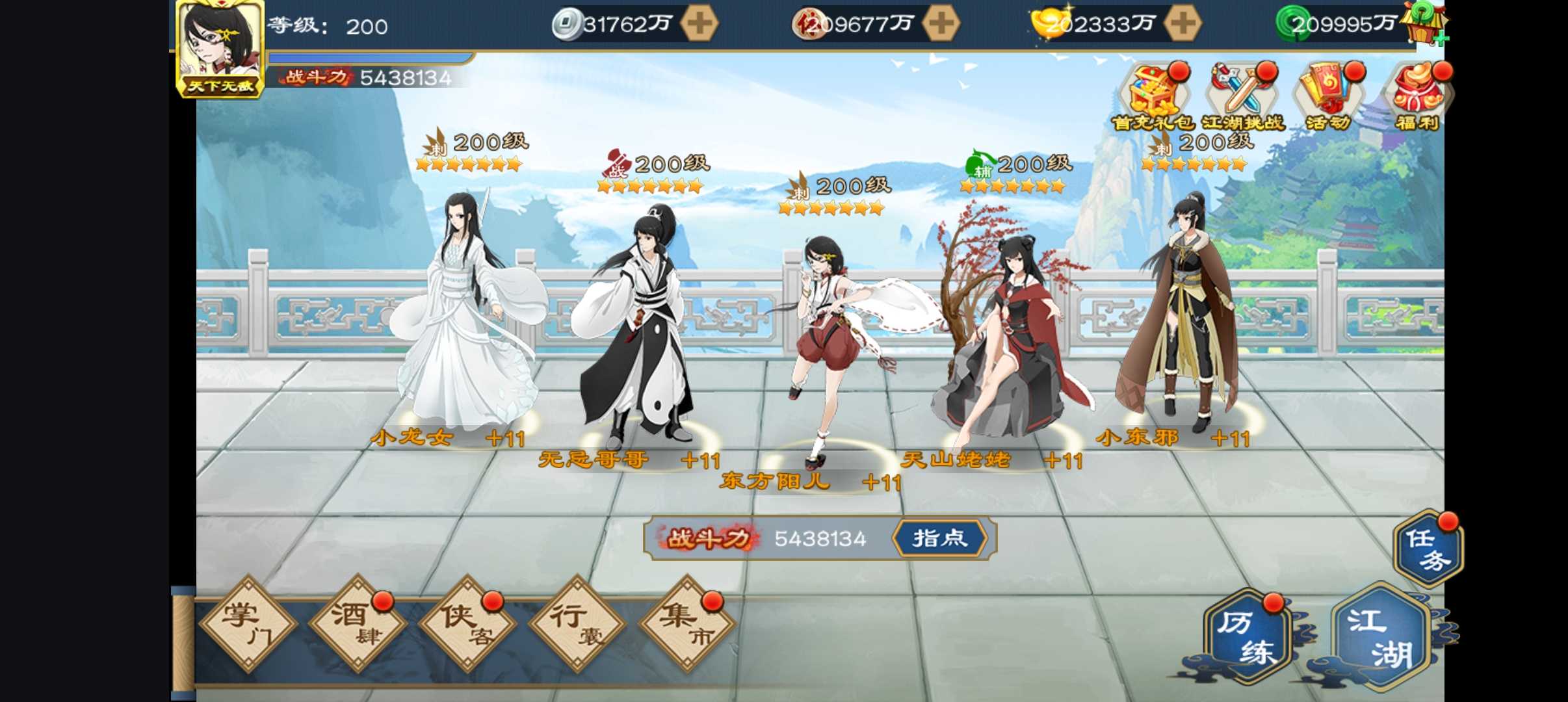1568x702 pixels.
Task: Click the 指点 button beside combat power
Action: tap(940, 538)
